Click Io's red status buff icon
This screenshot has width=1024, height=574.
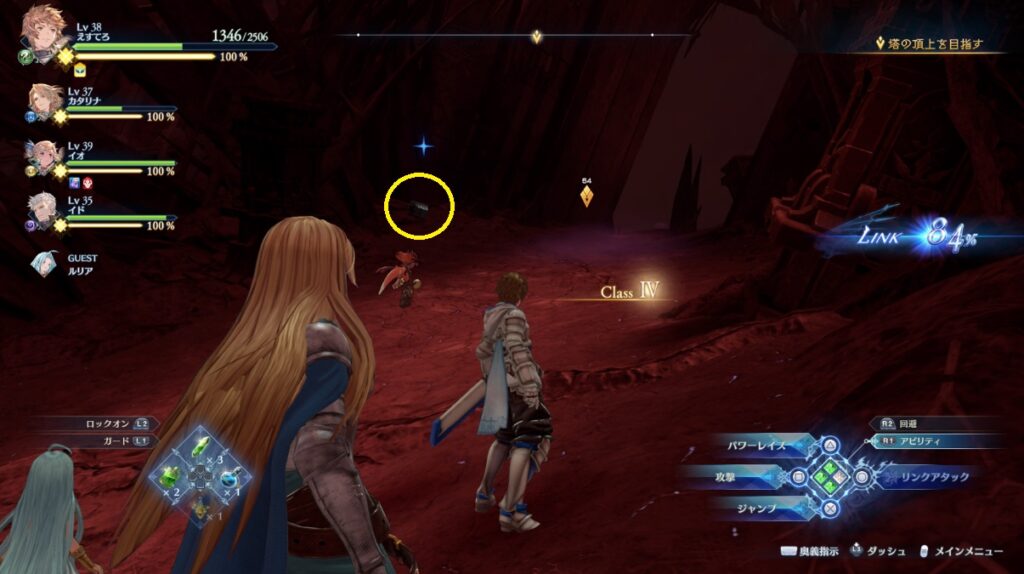tap(86, 182)
